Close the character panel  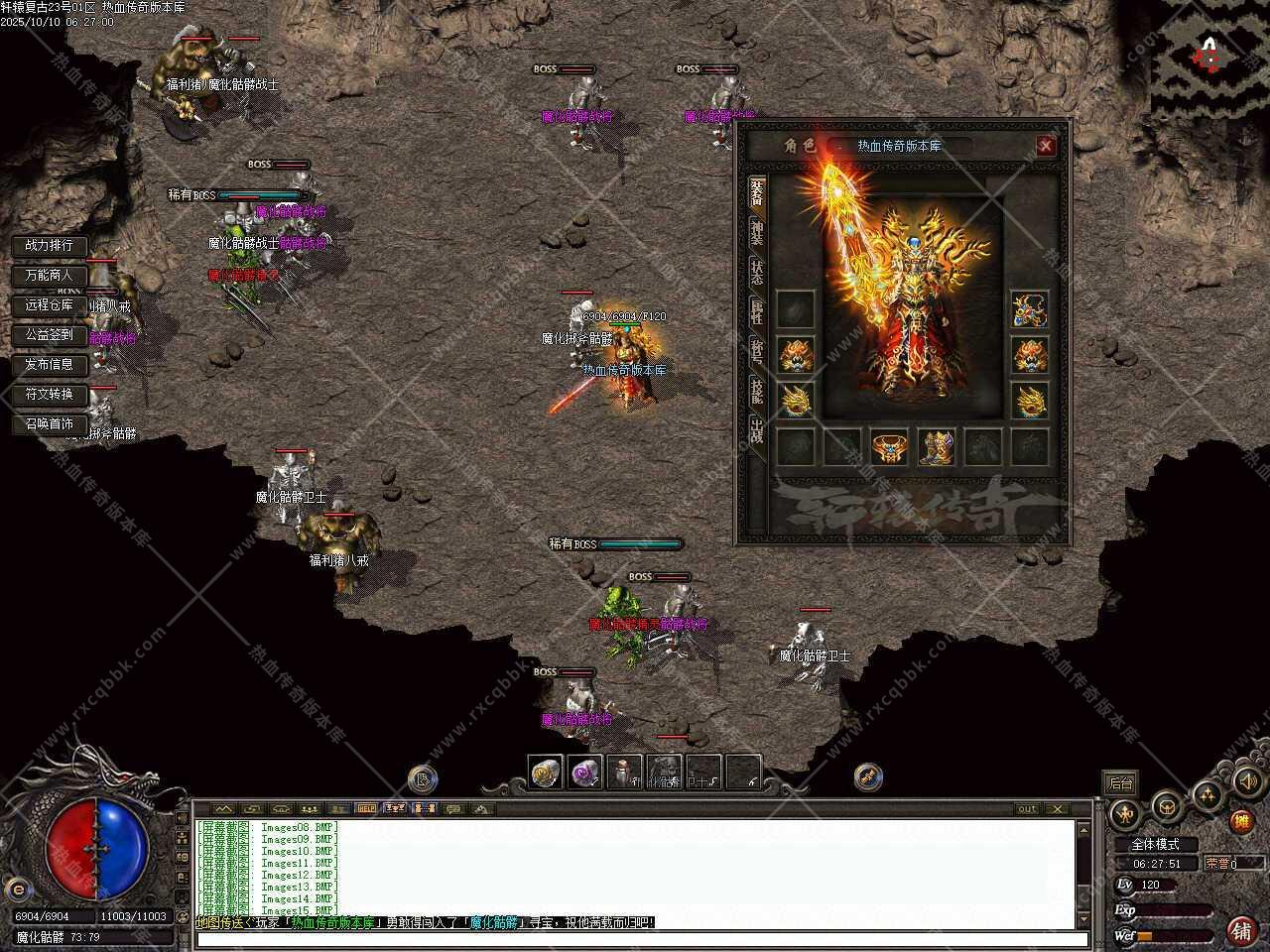pos(1045,147)
